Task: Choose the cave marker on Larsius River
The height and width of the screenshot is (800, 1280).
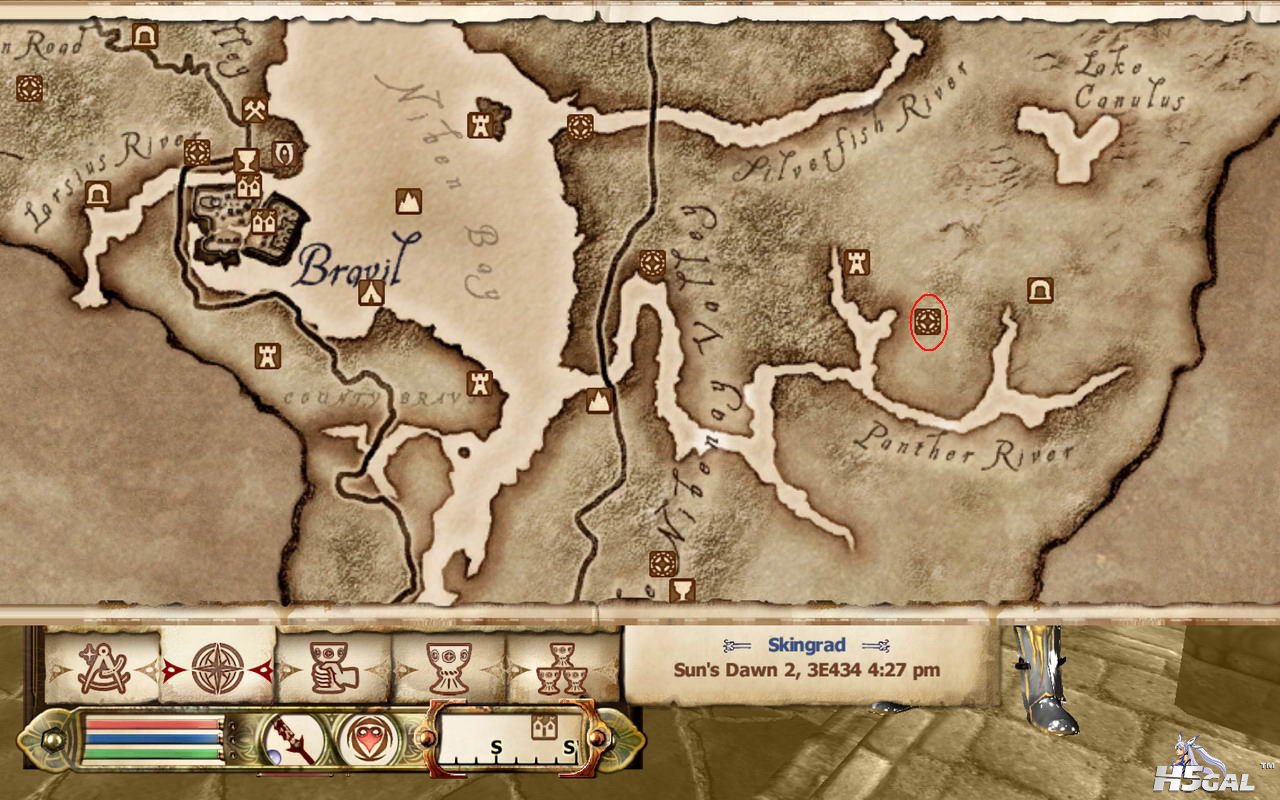Action: coord(97,193)
